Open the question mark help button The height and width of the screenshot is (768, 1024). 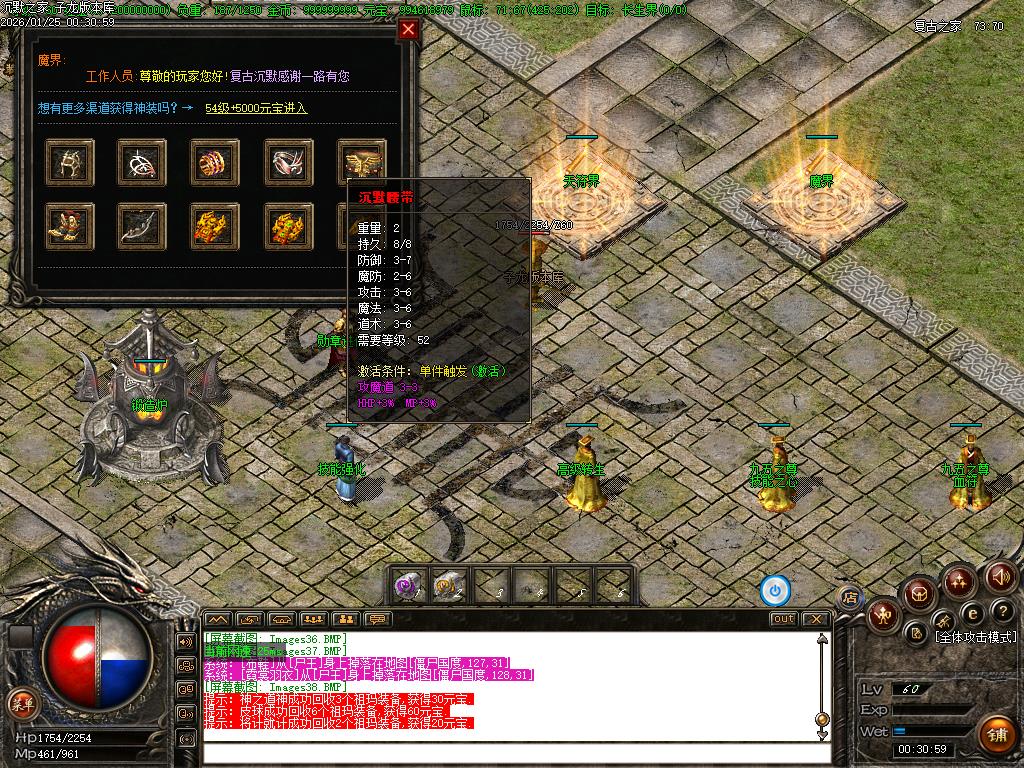[x=1001, y=612]
